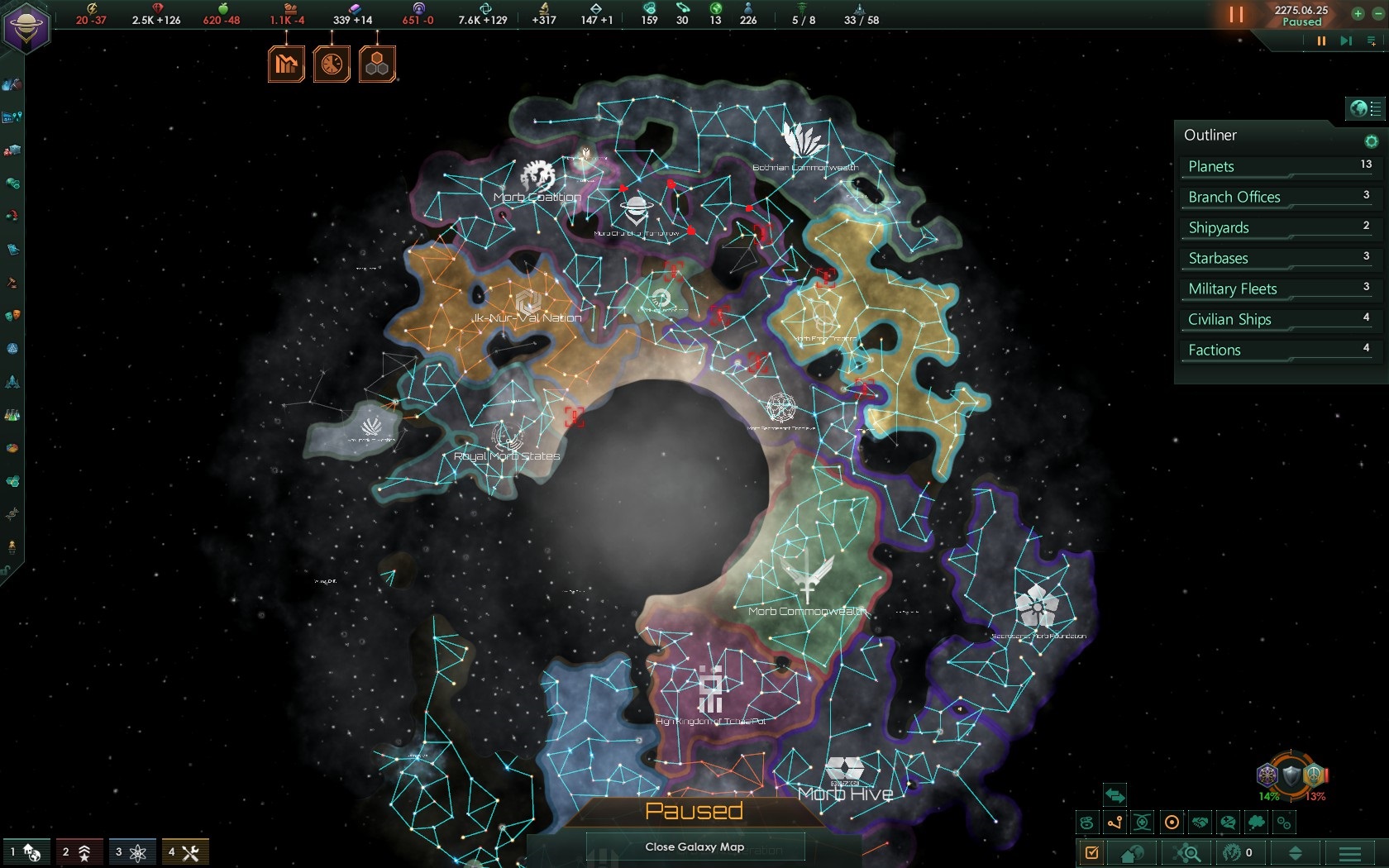Toggle the objectives checkbox near the minimap tools
This screenshot has height=868, width=1389.
[1093, 852]
